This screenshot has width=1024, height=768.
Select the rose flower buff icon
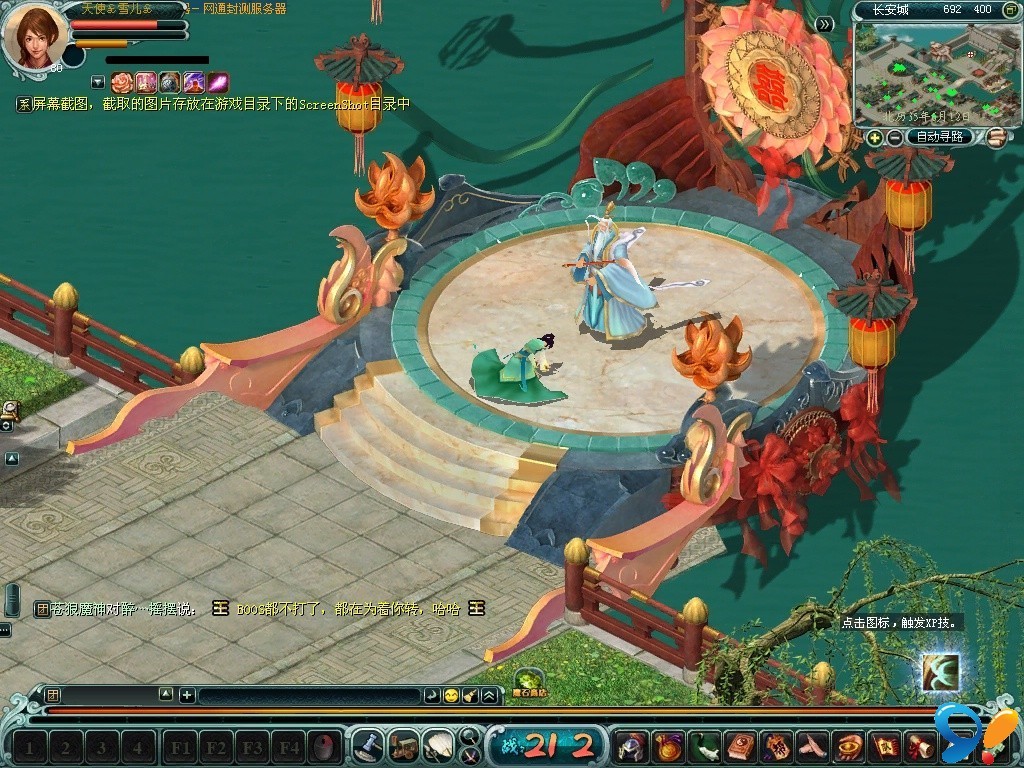(x=122, y=83)
